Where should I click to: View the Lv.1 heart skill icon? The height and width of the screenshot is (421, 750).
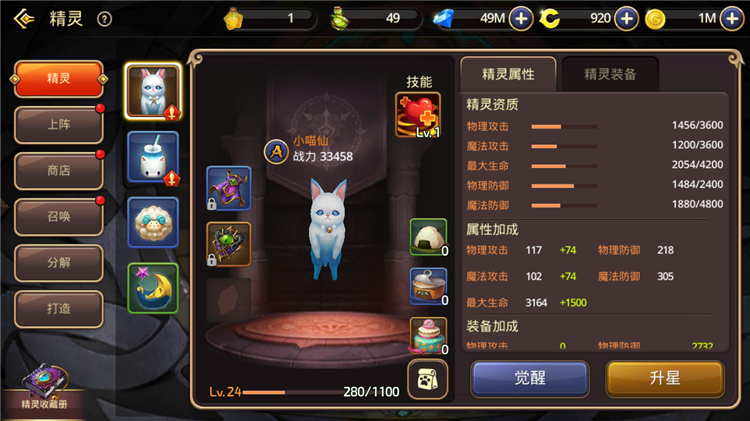418,116
